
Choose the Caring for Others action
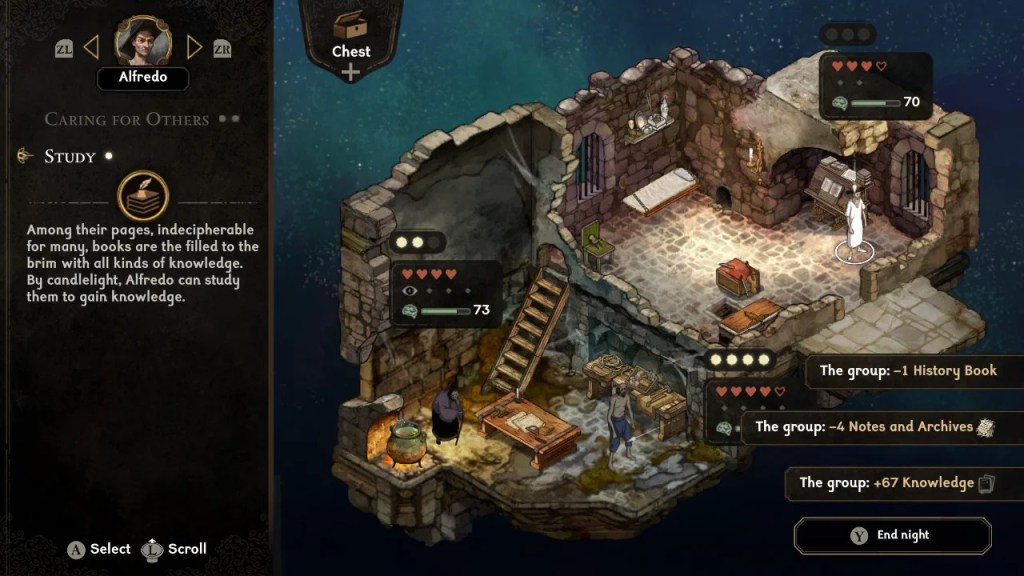pyautogui.click(x=127, y=119)
